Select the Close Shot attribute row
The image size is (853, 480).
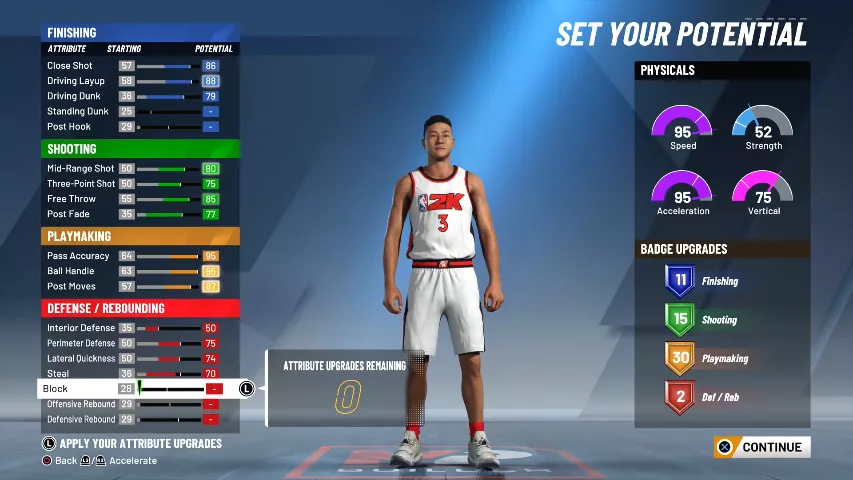132,66
